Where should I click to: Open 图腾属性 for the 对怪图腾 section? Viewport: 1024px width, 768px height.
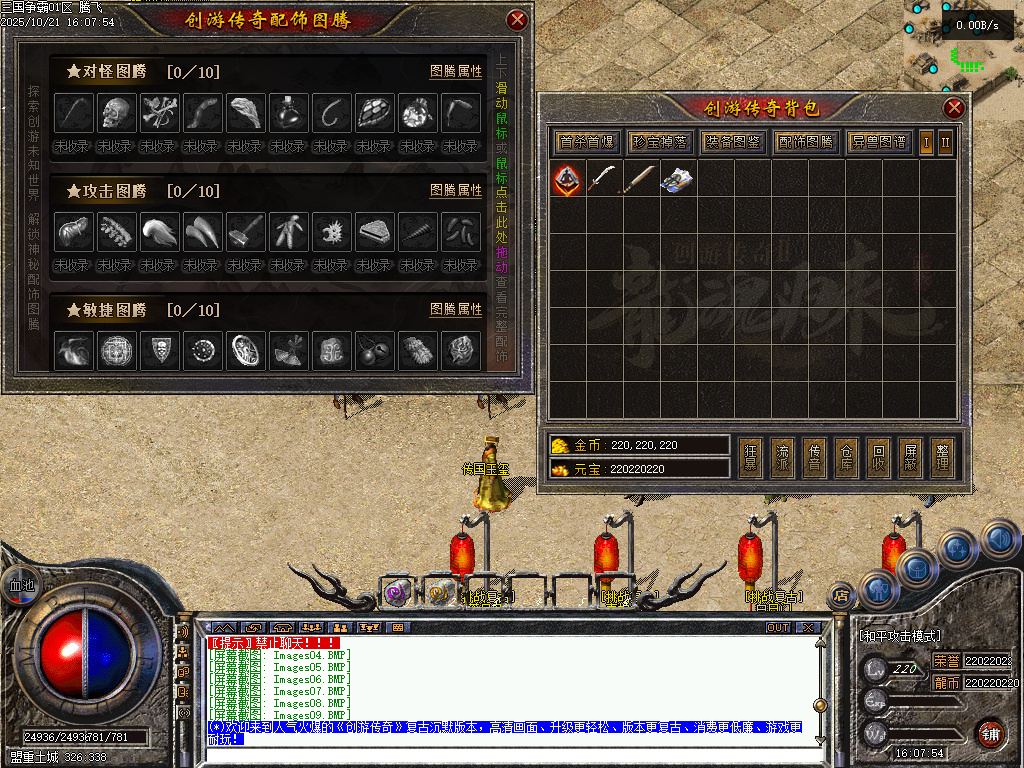[456, 71]
